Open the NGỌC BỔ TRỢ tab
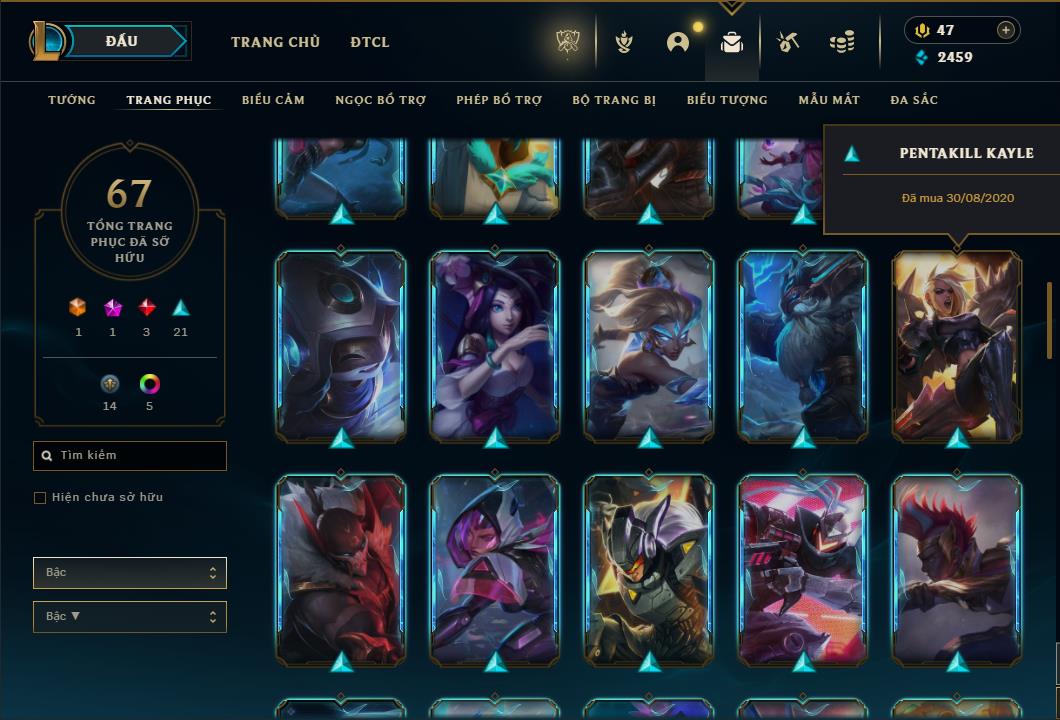 click(380, 100)
